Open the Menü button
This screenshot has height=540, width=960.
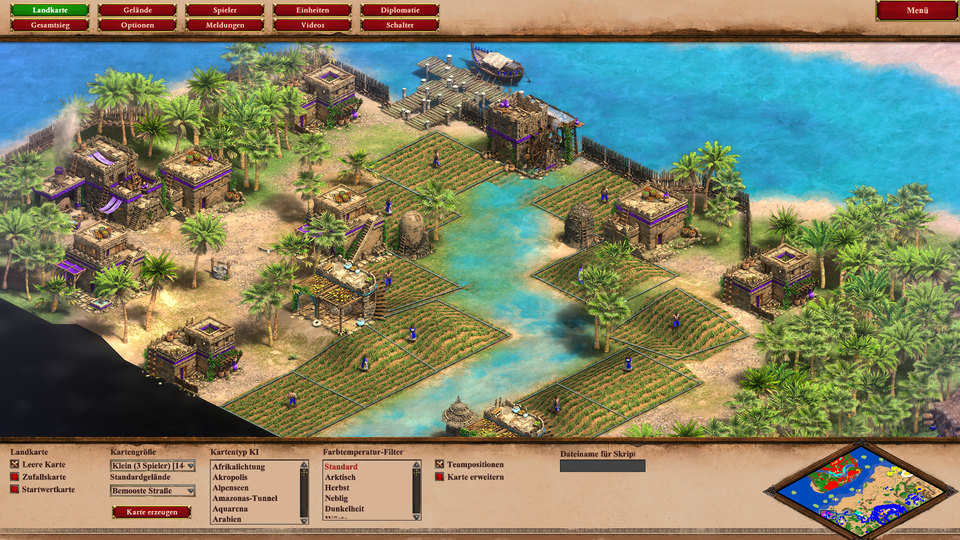click(x=917, y=10)
